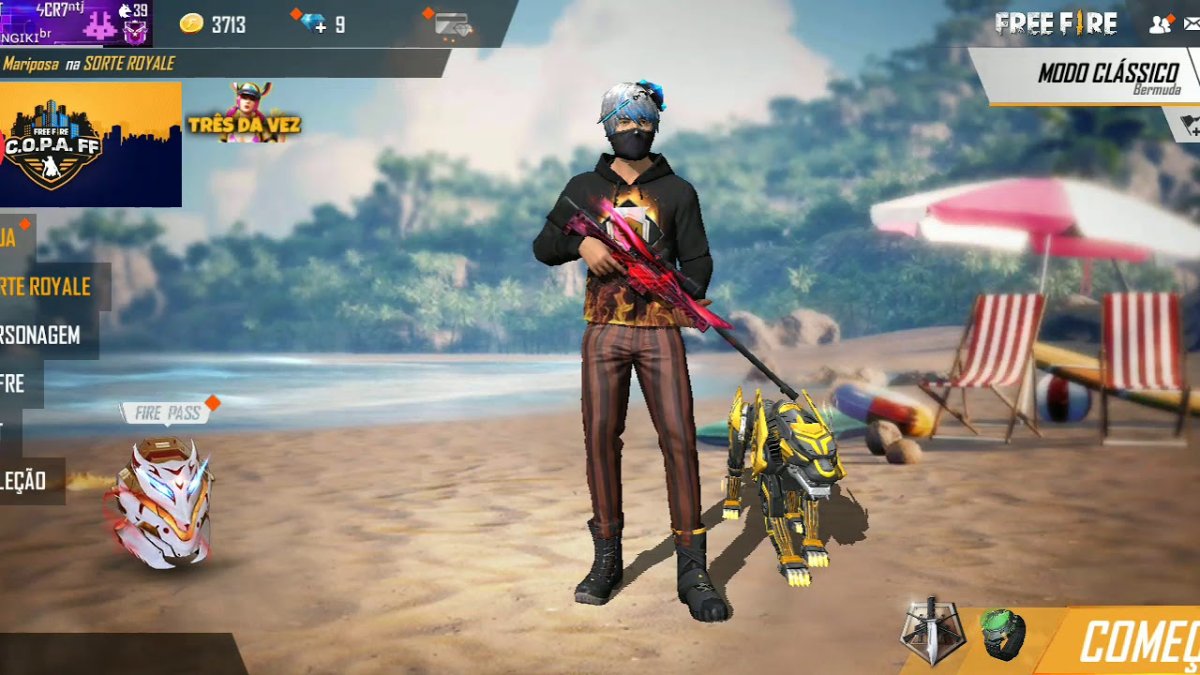The height and width of the screenshot is (675, 1200).
Task: Select the knife emblem icon
Action: click(x=932, y=631)
